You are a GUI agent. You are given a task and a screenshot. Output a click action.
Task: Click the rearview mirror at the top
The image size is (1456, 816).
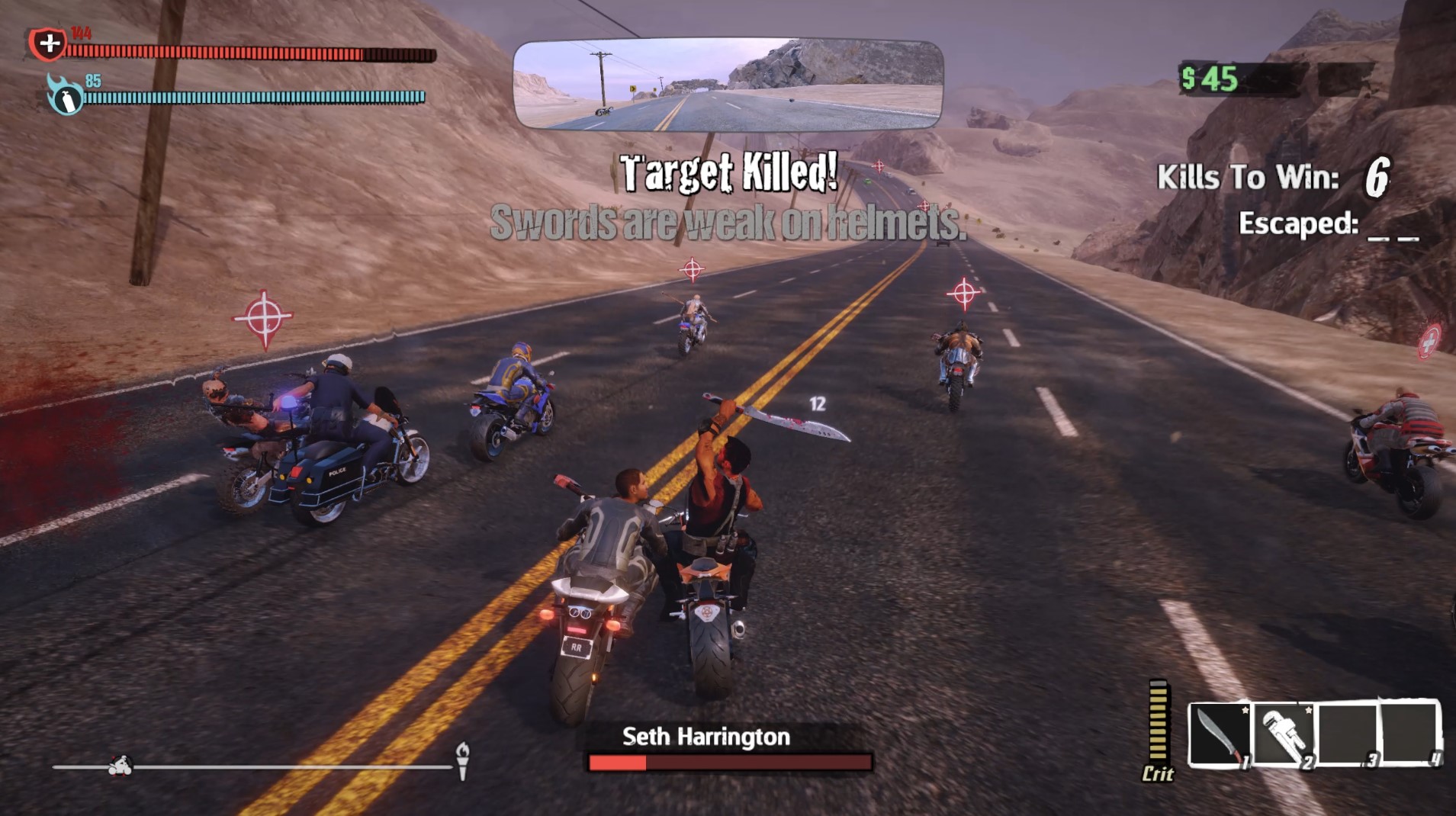(727, 86)
